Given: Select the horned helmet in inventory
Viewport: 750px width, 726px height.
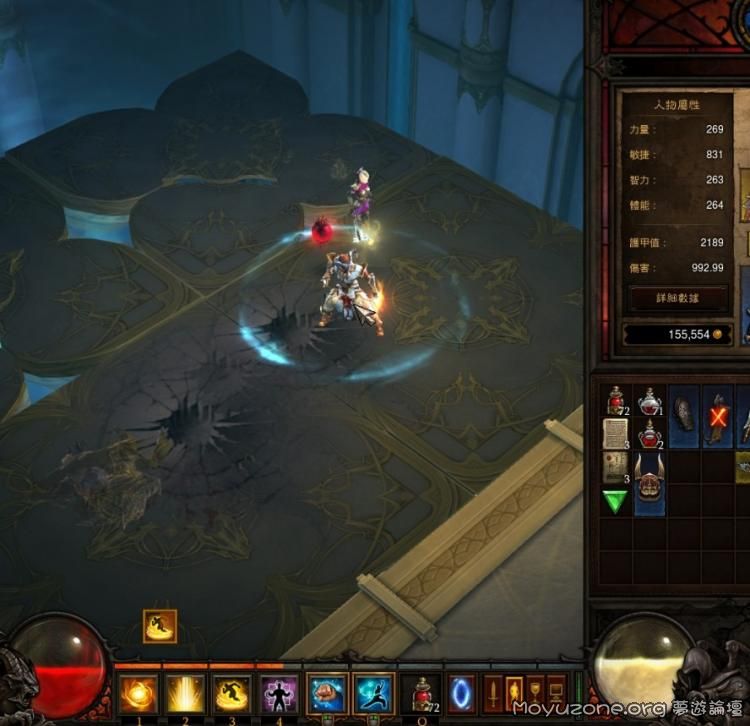Looking at the screenshot, I should [x=650, y=483].
